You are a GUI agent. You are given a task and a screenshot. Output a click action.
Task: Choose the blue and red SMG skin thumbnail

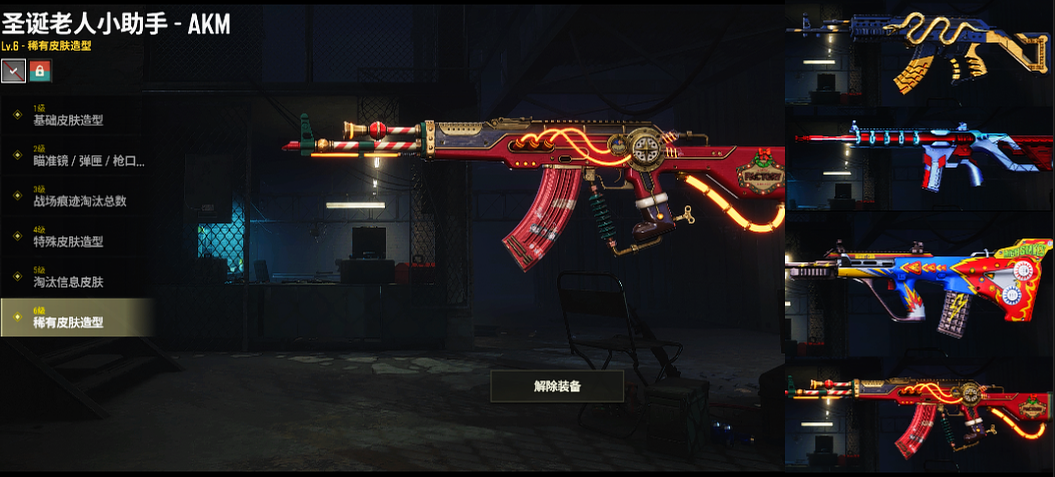tap(919, 167)
